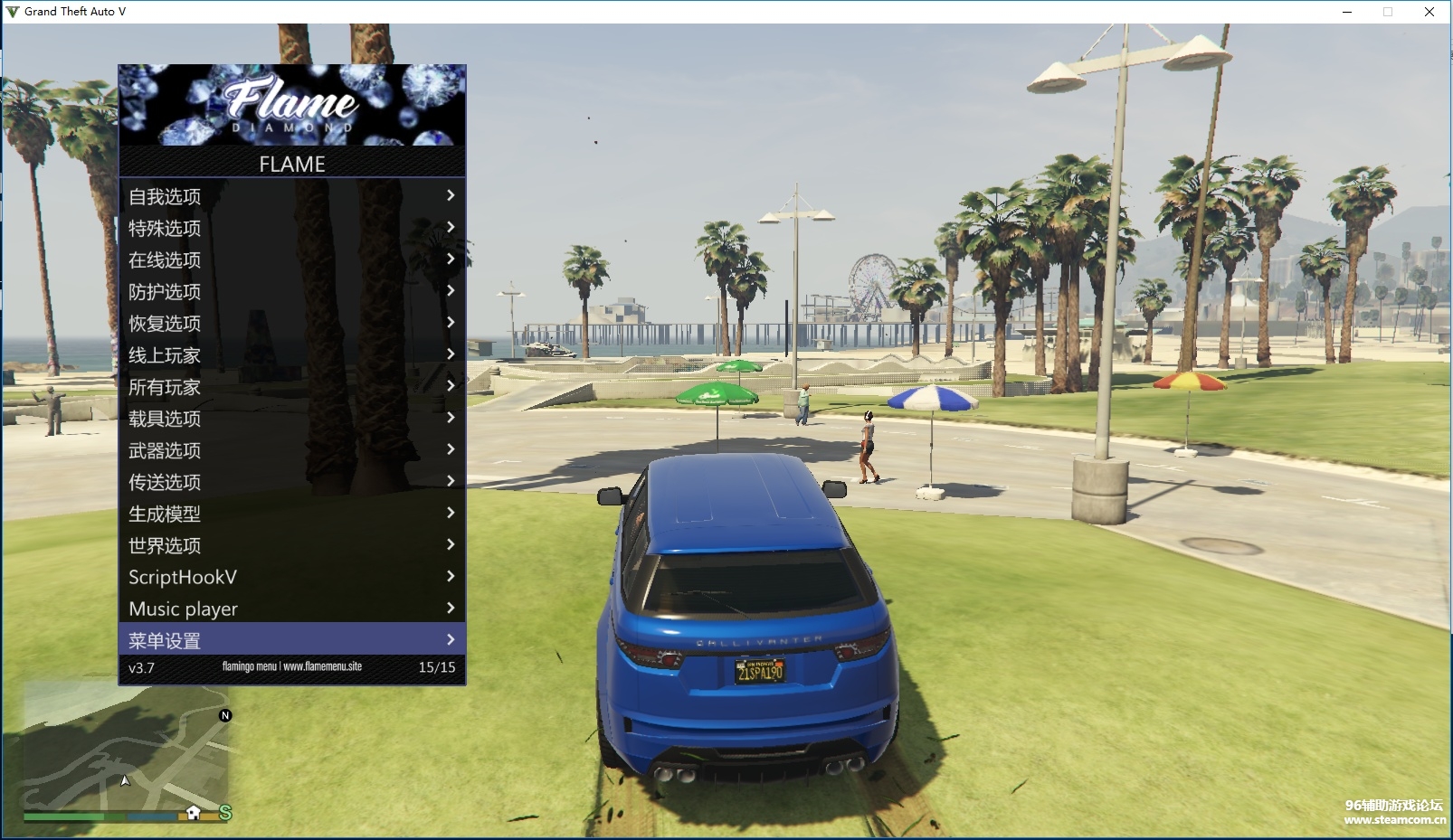Screen dimensions: 1453x840
Task: Open the 自我选项 menu entry
Action: [x=291, y=196]
